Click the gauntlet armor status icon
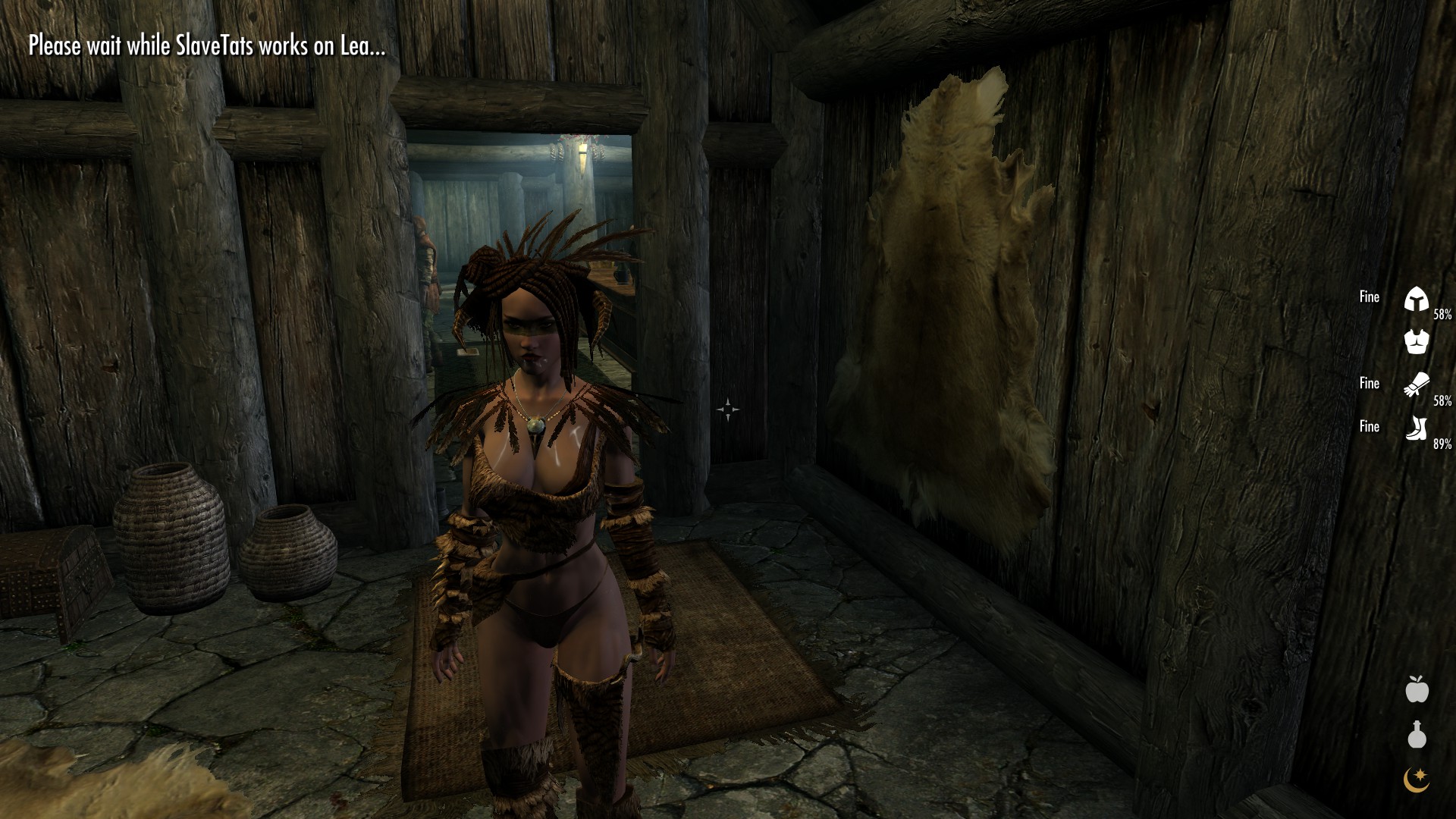This screenshot has width=1456, height=819. tap(1416, 384)
